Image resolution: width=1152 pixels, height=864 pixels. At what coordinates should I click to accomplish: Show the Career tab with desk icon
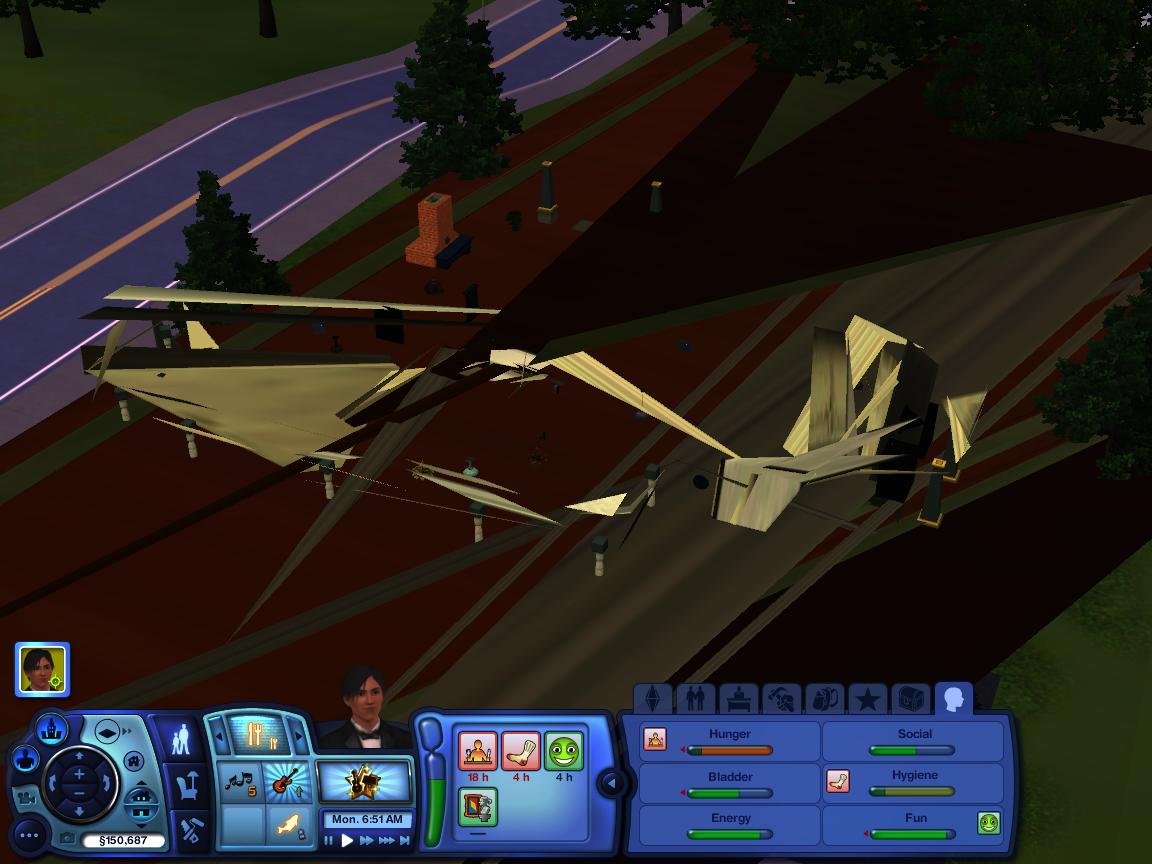pos(738,697)
